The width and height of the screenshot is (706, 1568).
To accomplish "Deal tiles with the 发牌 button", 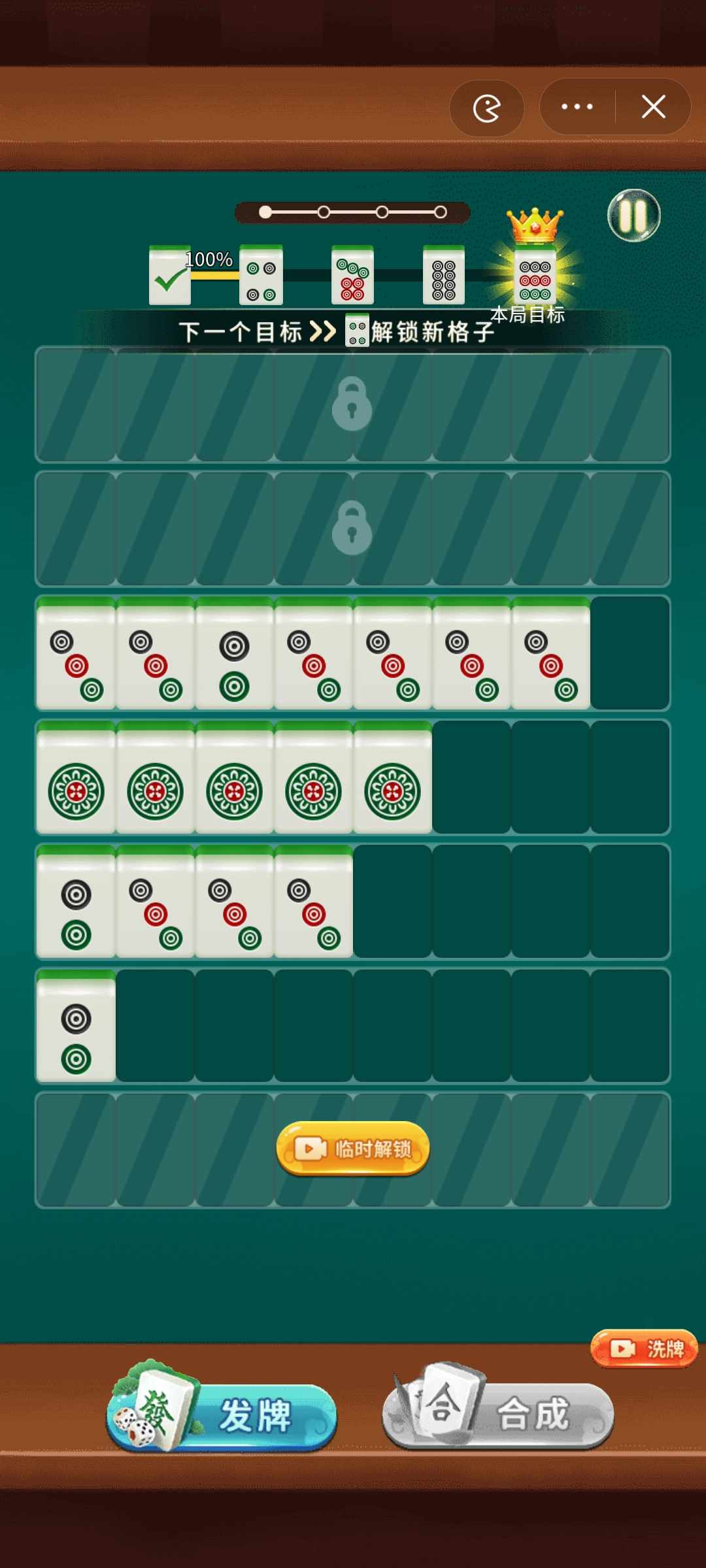I will pos(222,1414).
